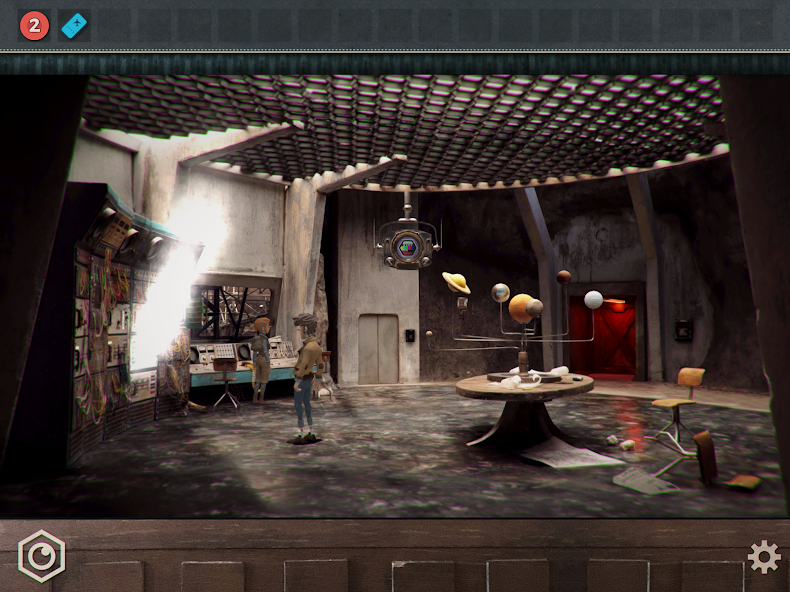Select the blue plane ticket inventory item

(x=74, y=25)
